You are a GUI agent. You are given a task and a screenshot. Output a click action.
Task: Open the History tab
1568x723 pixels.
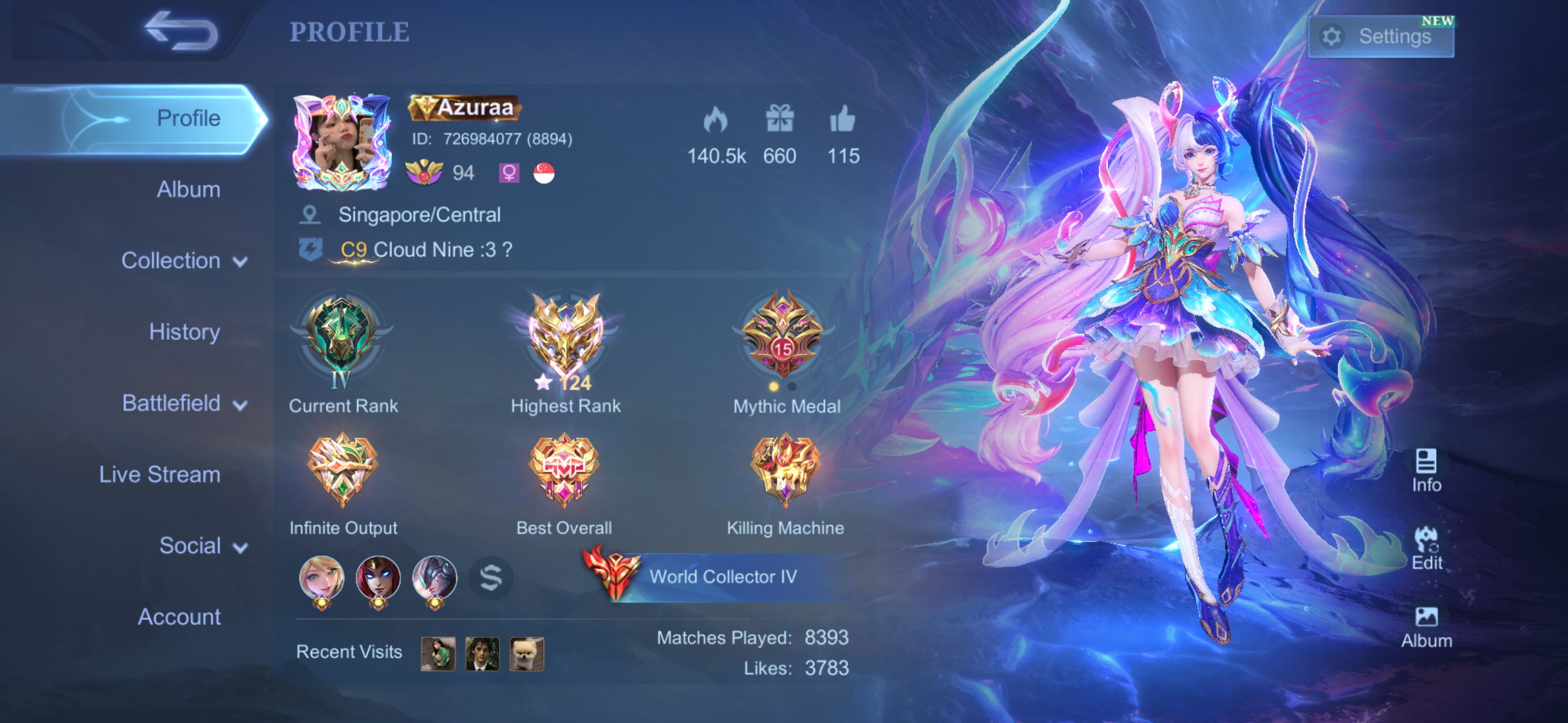pos(184,332)
